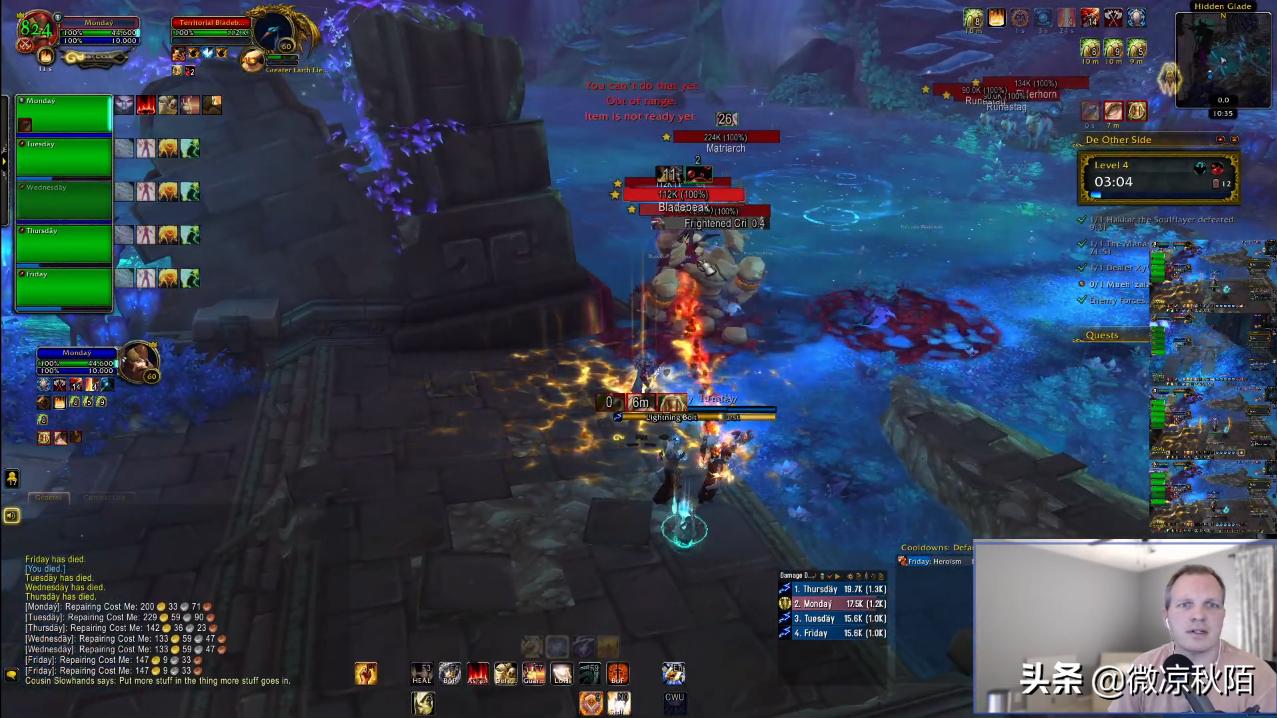
Task: Use the red Aspect ability icon
Action: [x=478, y=673]
